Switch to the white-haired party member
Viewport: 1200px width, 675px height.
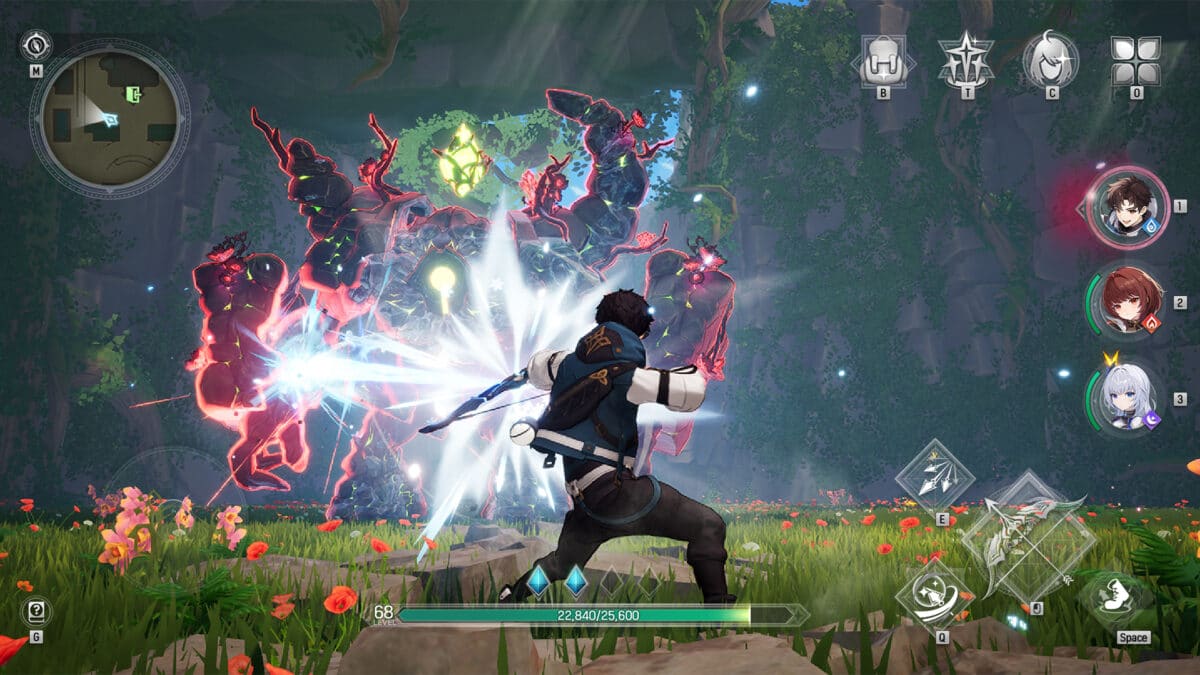[x=1128, y=397]
